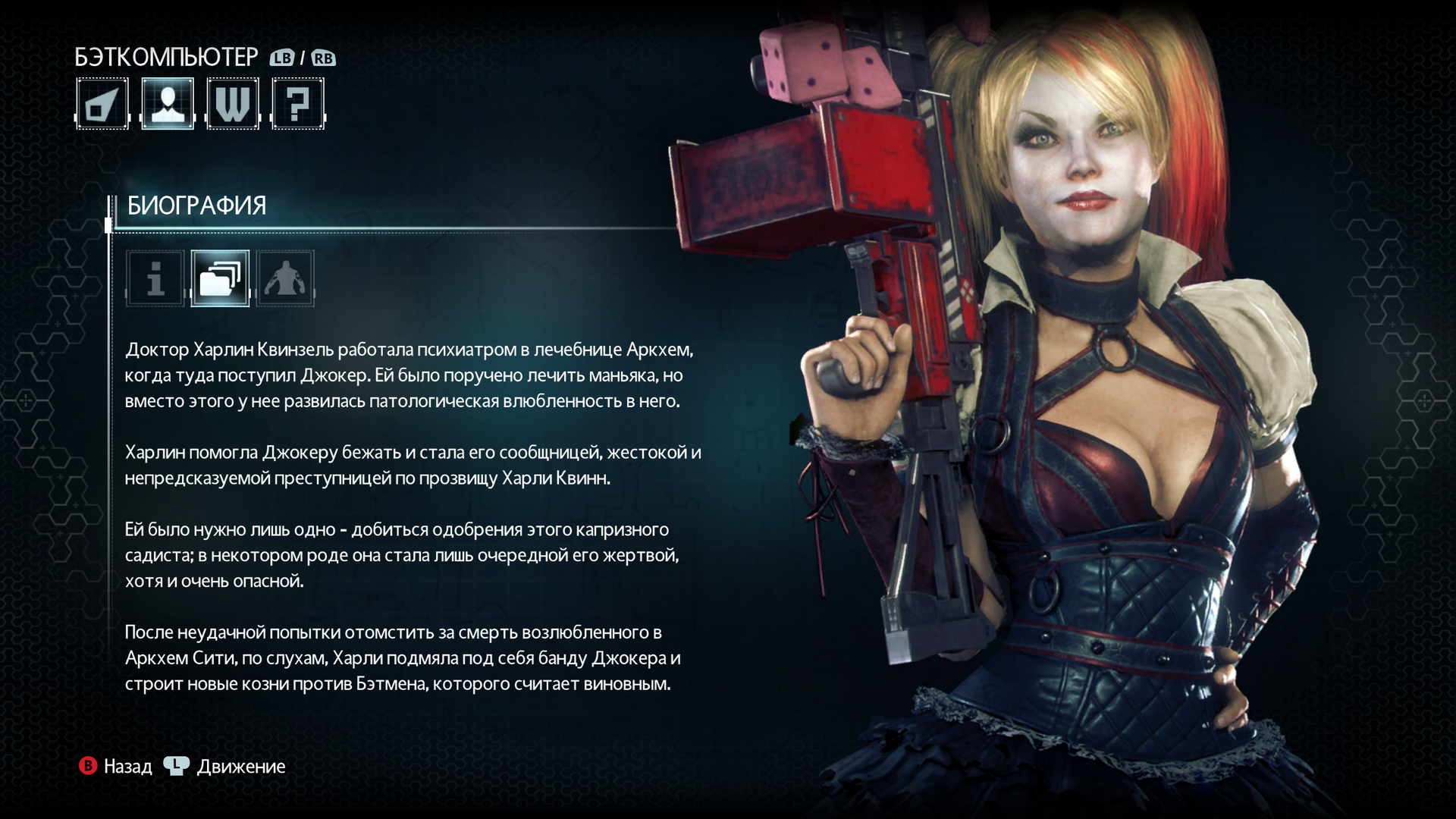The height and width of the screenshot is (819, 1456).
Task: Open the map tab in the Batcomputer
Action: pyautogui.click(x=102, y=104)
